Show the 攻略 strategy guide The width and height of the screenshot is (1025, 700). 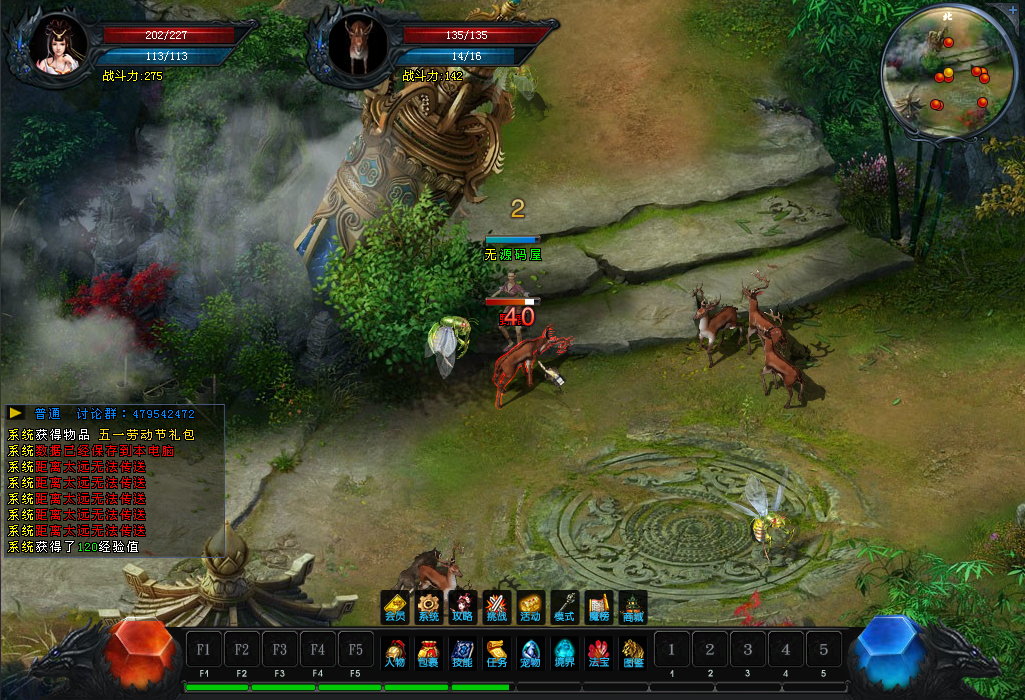click(x=462, y=607)
